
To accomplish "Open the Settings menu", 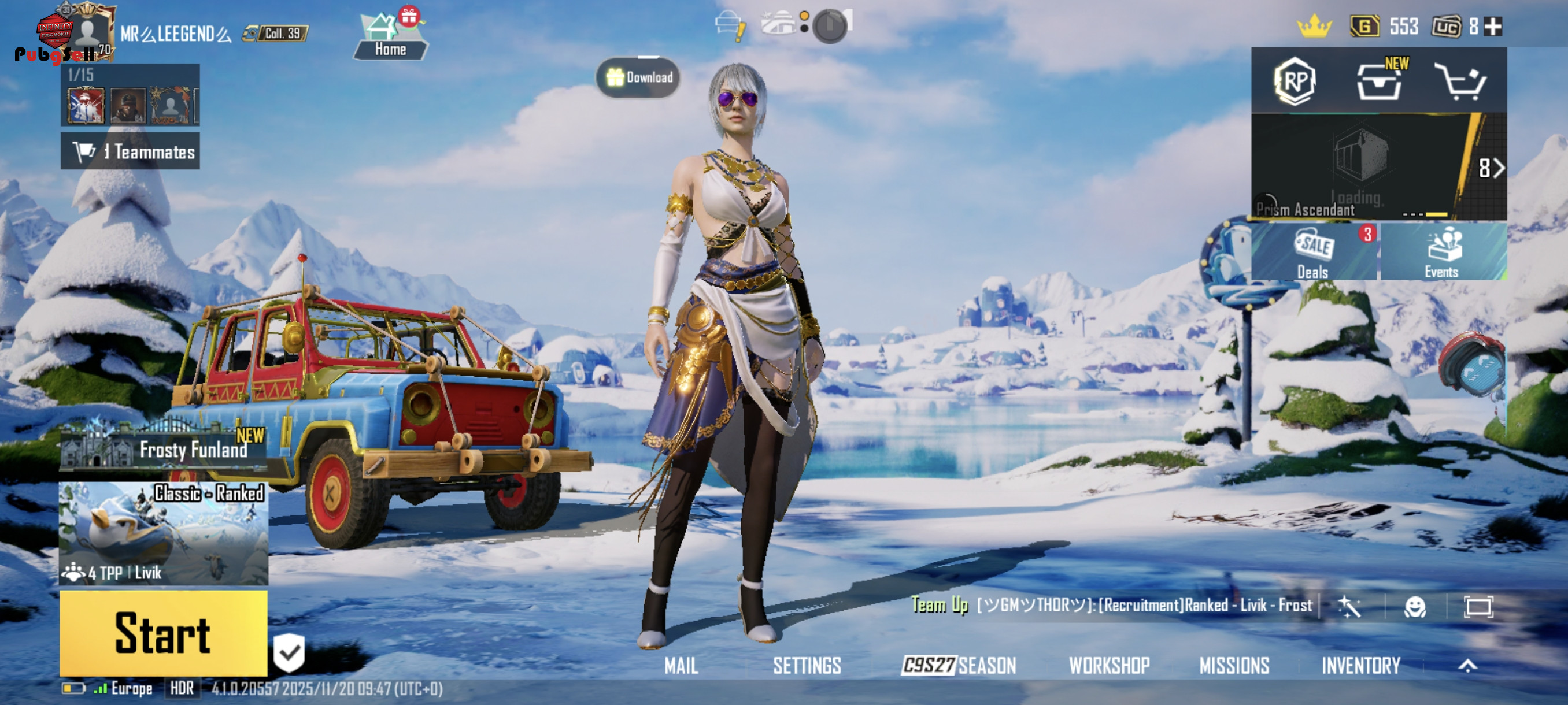I will (807, 666).
